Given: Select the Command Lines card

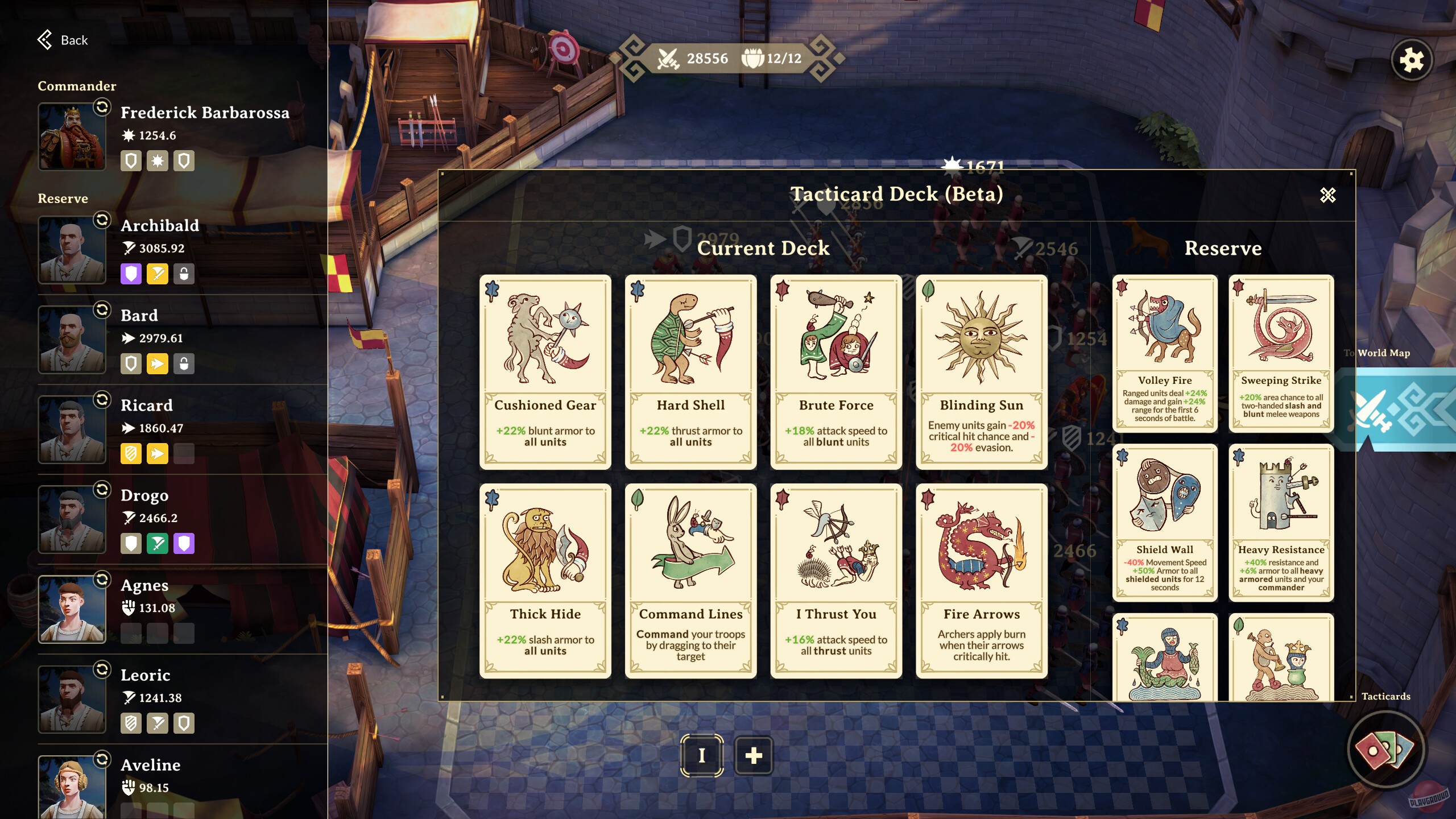Looking at the screenshot, I should (x=690, y=580).
